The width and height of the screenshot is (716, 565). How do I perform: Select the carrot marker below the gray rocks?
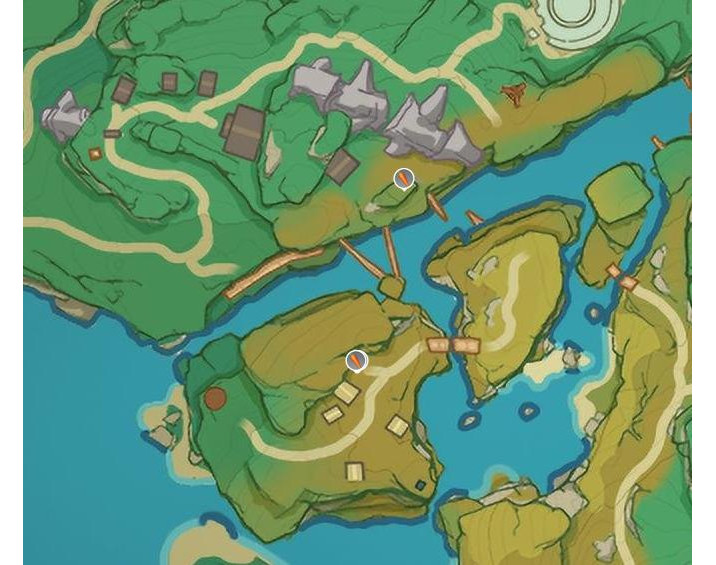[x=403, y=179]
